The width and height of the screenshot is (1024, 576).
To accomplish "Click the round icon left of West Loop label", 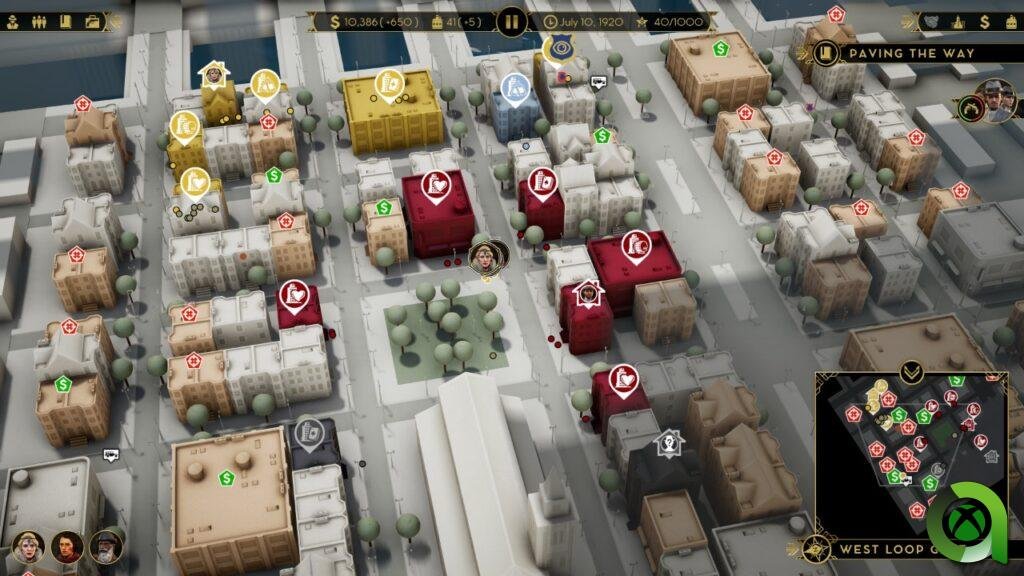I will [x=820, y=548].
